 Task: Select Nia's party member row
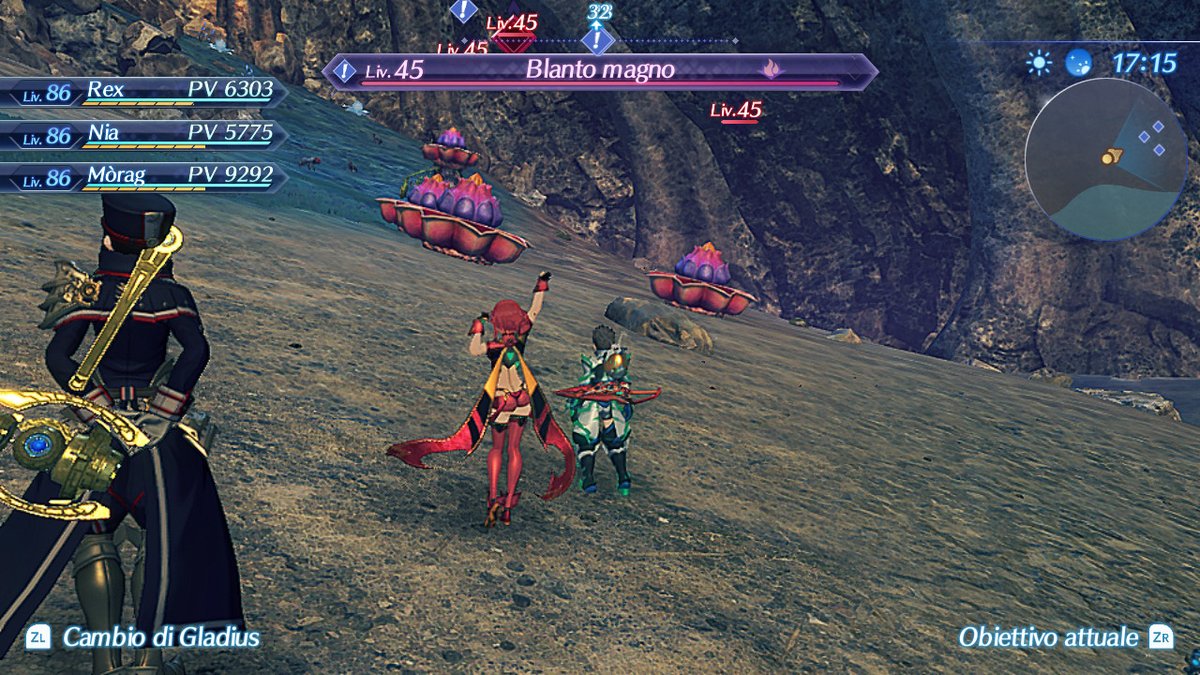[145, 135]
